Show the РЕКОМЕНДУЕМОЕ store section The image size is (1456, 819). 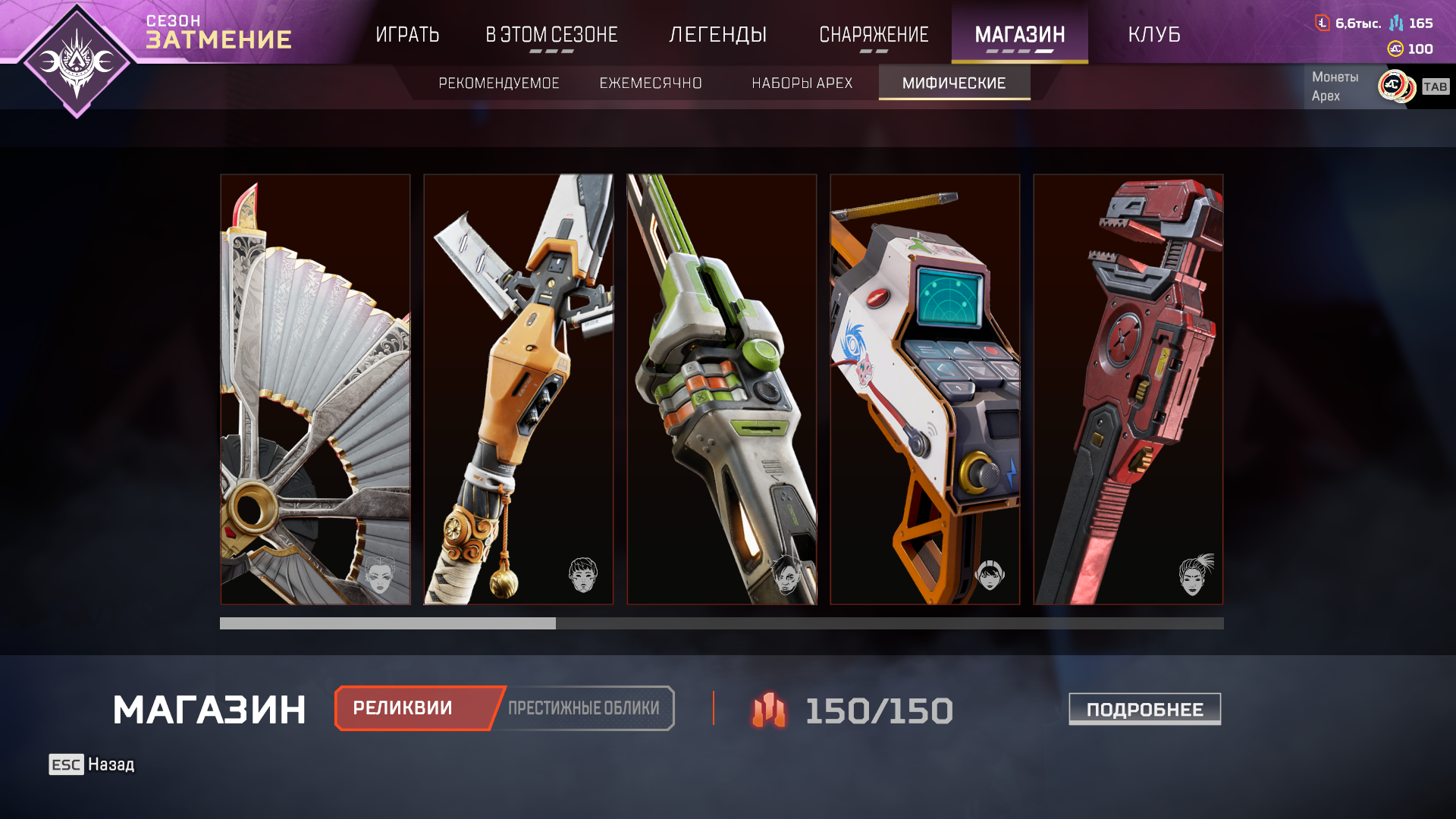click(498, 83)
